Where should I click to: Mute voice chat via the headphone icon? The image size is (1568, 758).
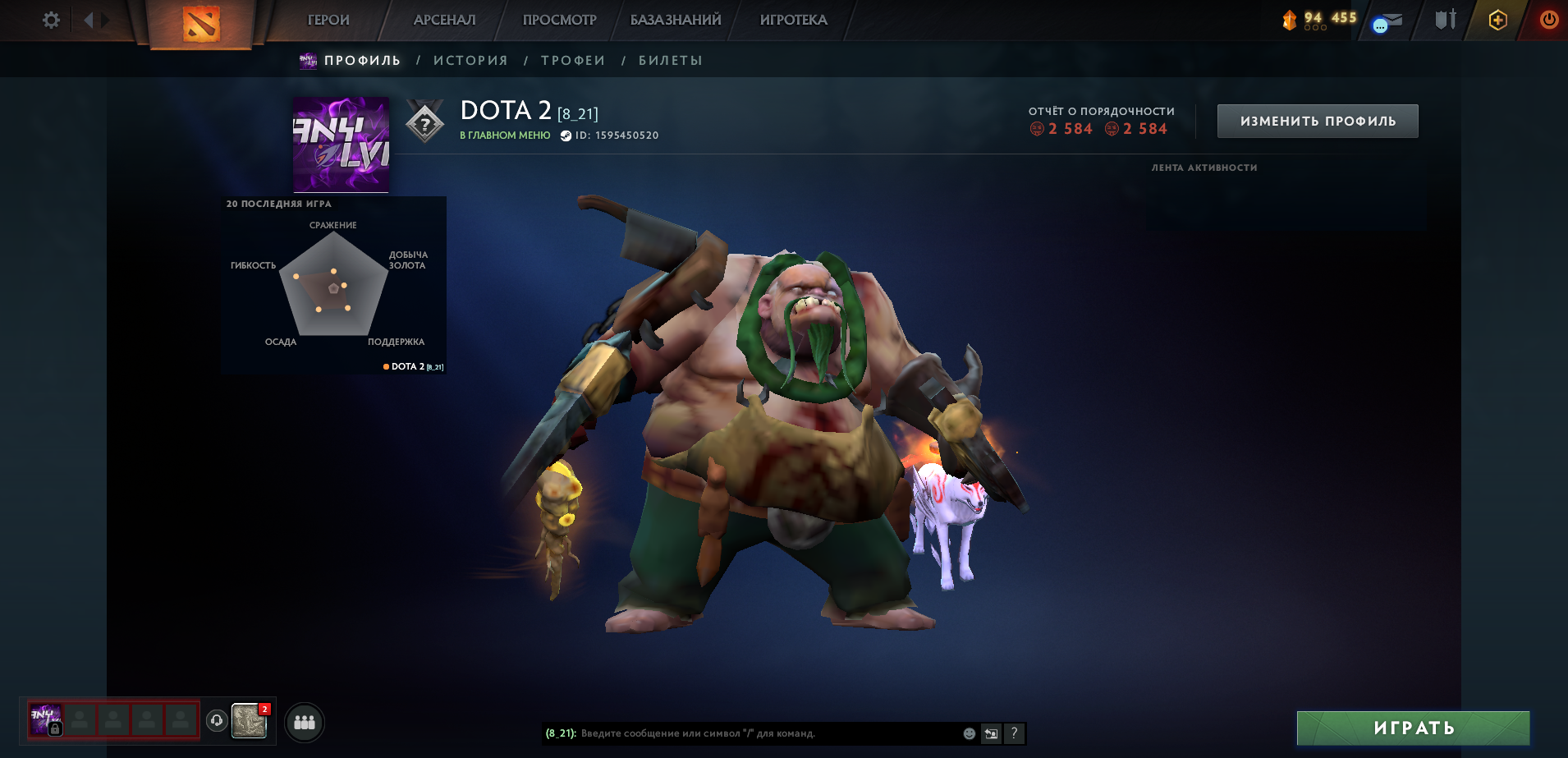(x=215, y=722)
